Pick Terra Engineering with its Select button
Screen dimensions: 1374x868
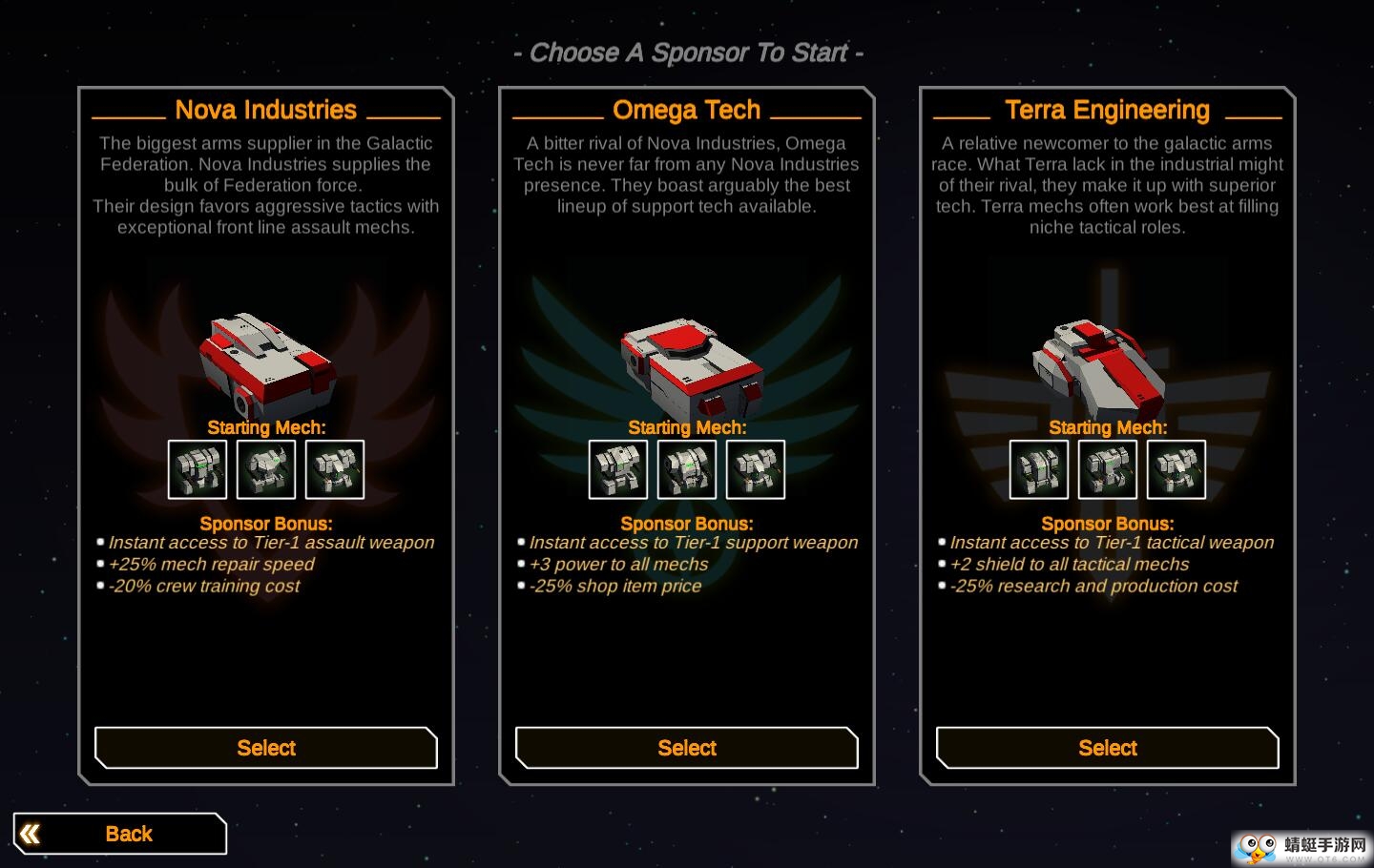click(1107, 748)
